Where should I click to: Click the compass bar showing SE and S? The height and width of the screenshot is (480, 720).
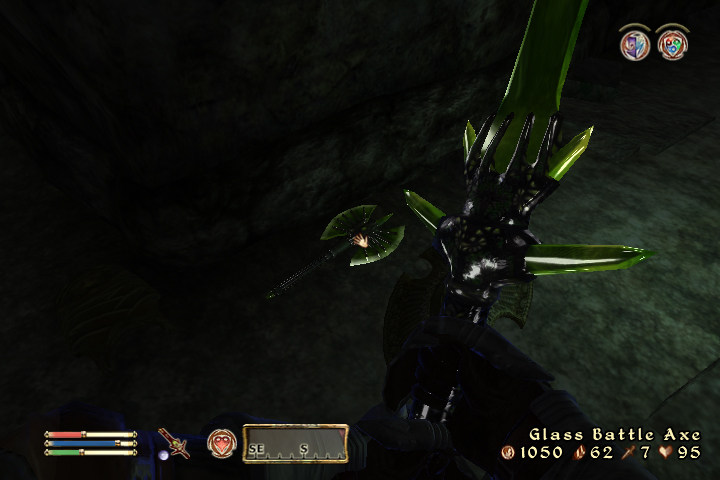(x=295, y=443)
